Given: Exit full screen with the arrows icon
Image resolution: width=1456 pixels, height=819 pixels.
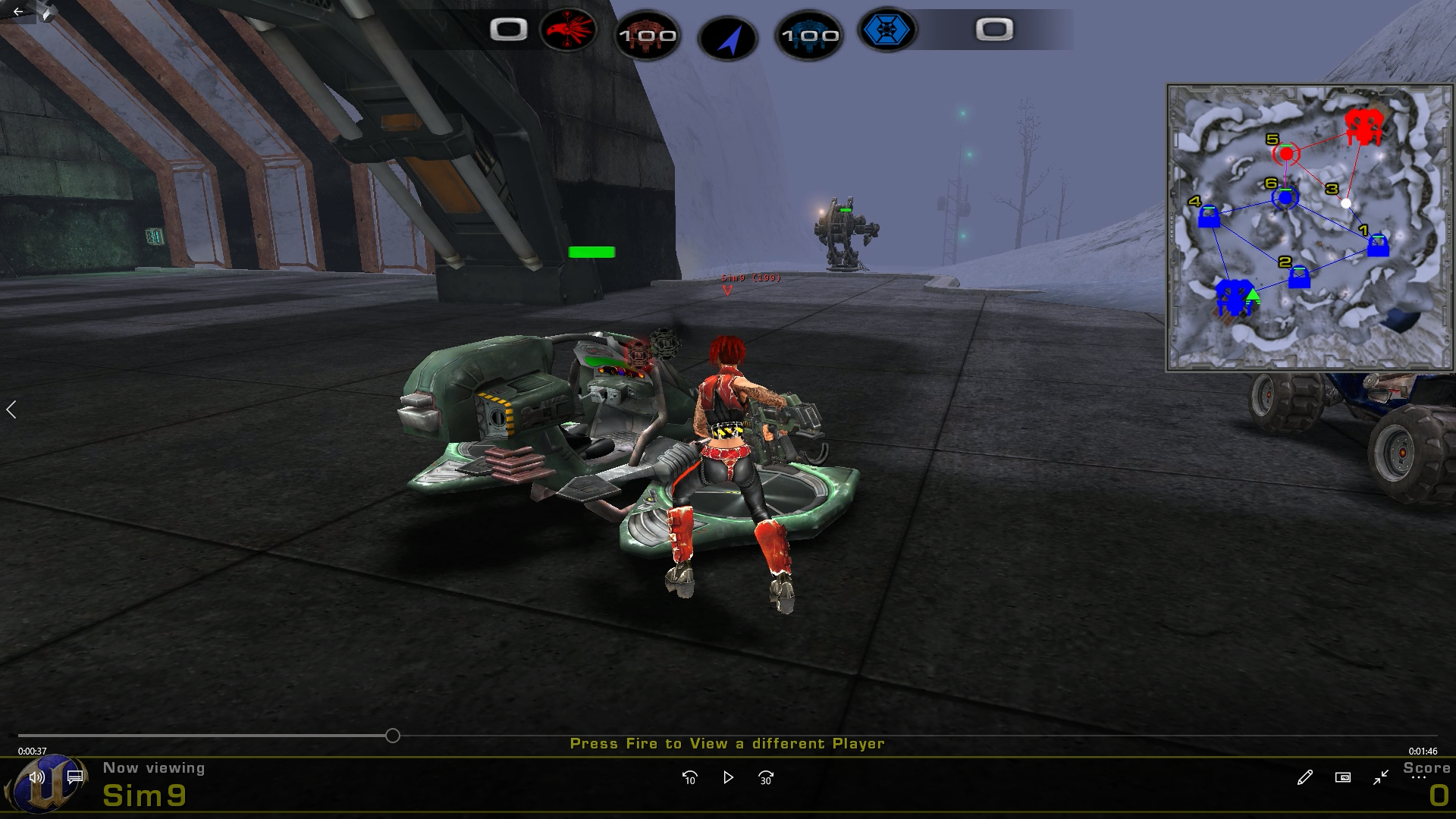Looking at the screenshot, I should [1380, 777].
